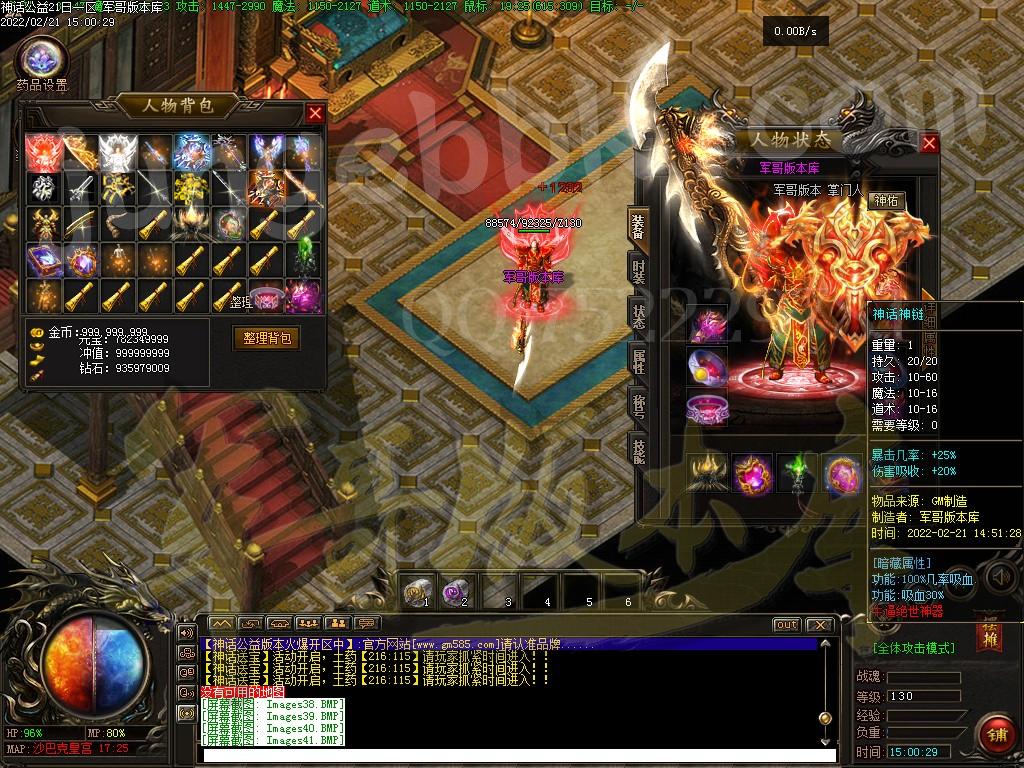This screenshot has height=768, width=1024.
Task: Switch to the 时装 fashion tab
Action: point(638,270)
